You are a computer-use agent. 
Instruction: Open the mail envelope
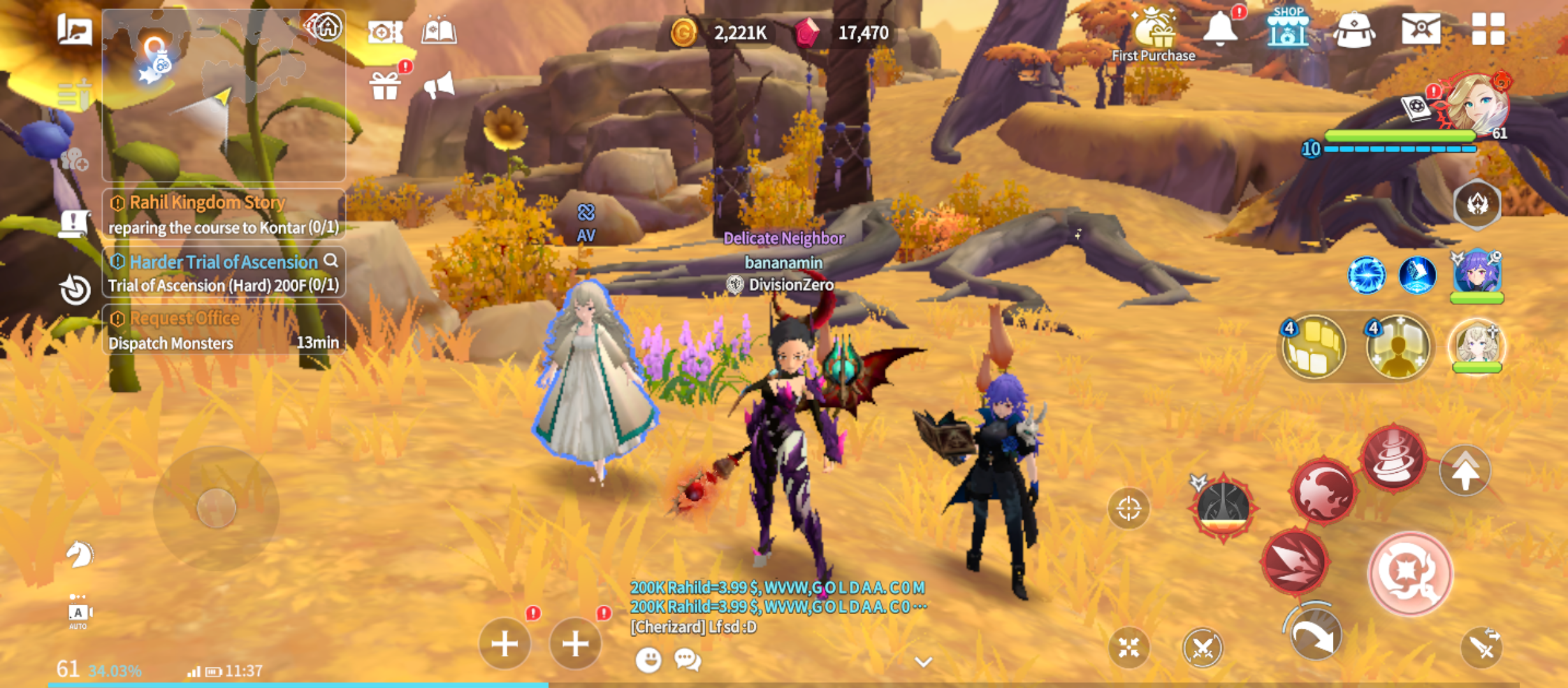pyautogui.click(x=1421, y=29)
